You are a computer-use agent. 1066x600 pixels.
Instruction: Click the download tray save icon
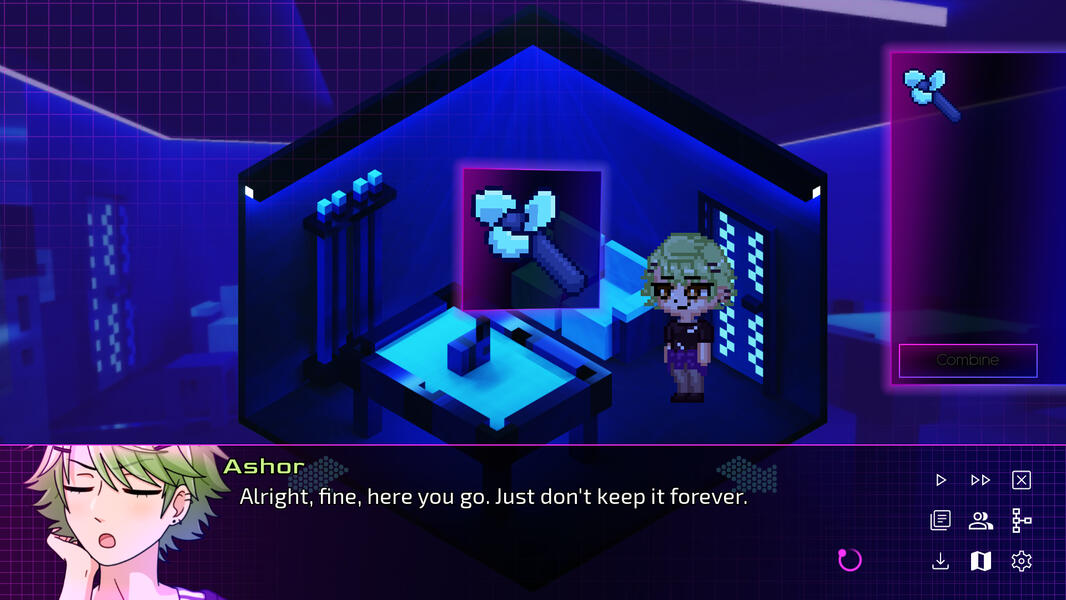pyautogui.click(x=940, y=561)
